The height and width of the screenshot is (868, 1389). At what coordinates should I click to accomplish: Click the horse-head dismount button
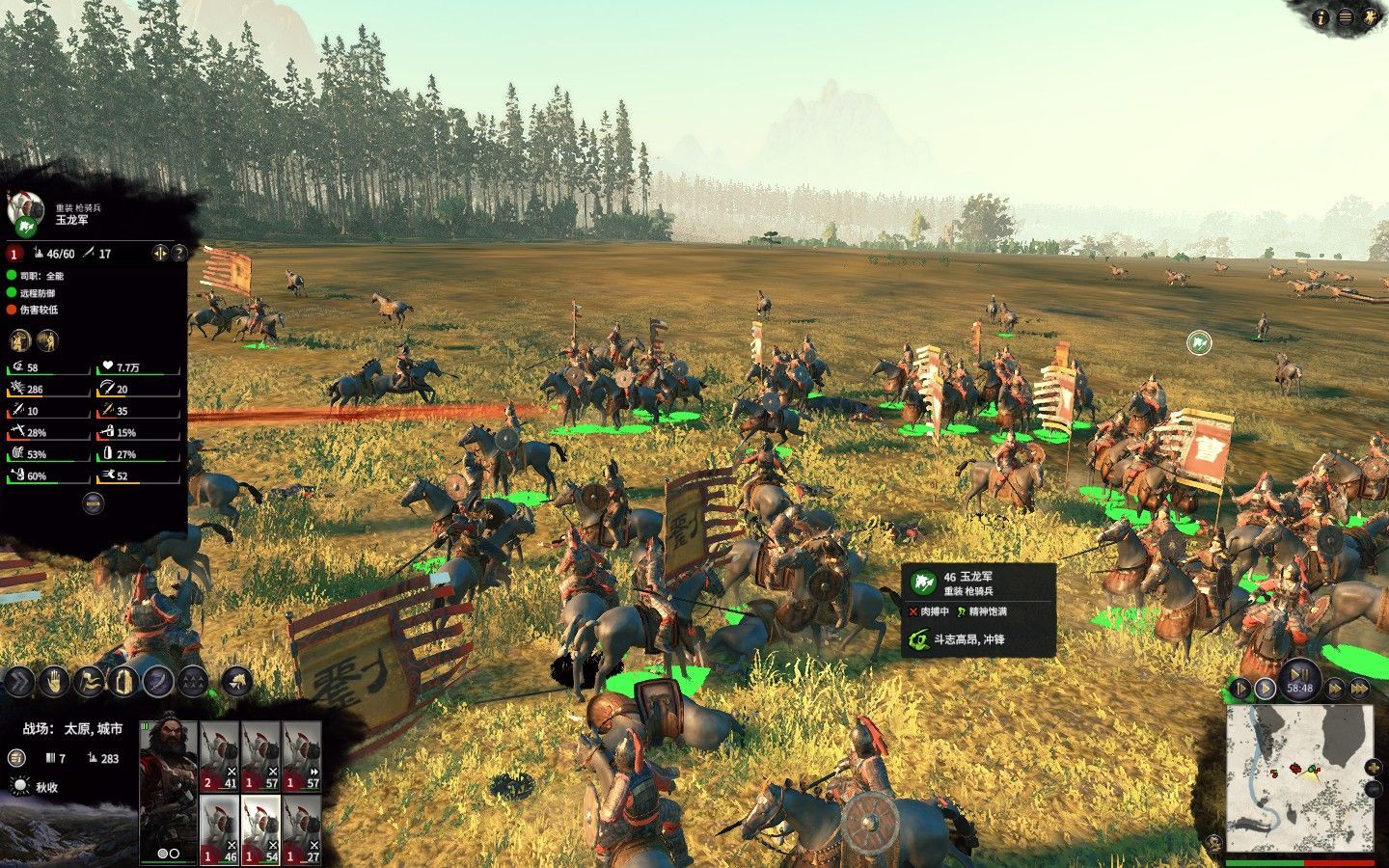click(236, 682)
